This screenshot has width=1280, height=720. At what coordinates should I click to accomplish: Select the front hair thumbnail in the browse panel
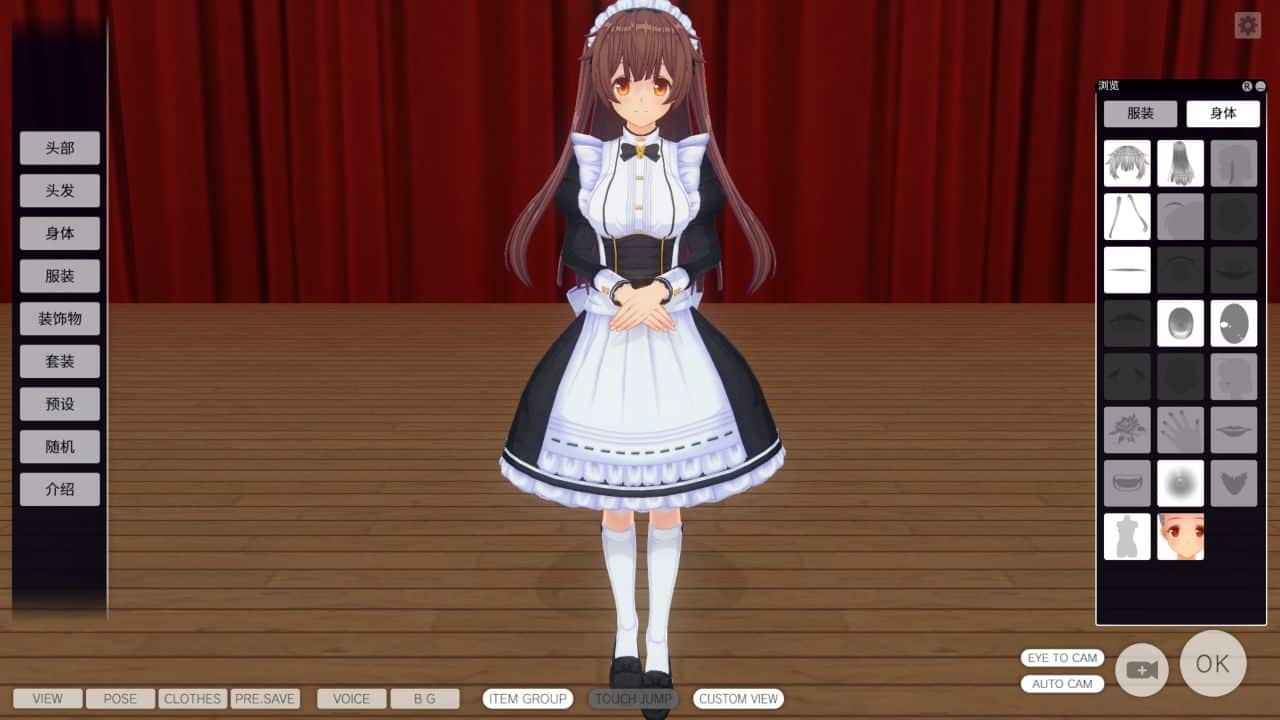tap(1127, 163)
